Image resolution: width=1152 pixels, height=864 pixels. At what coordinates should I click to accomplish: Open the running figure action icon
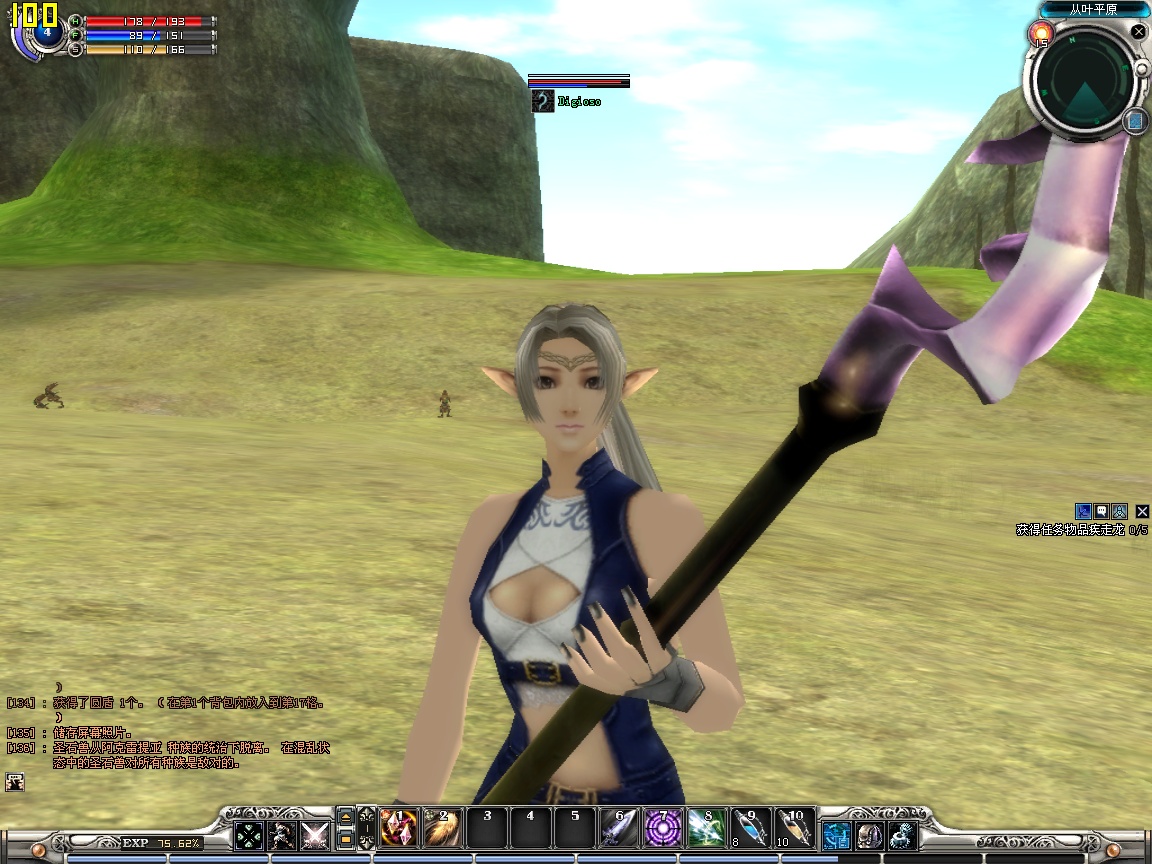(282, 836)
